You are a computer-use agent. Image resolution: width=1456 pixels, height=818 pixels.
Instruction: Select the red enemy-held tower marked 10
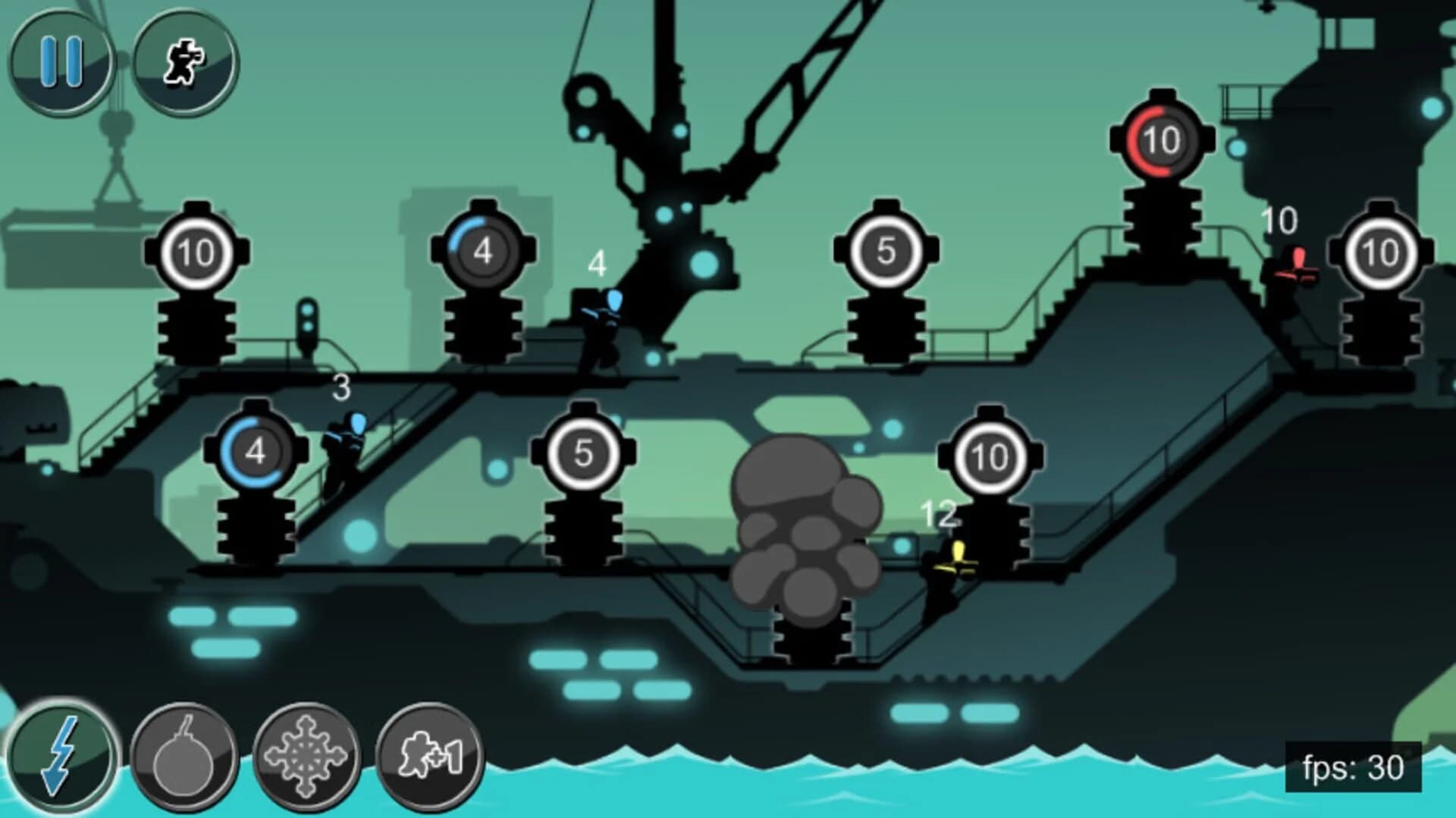pos(1162,140)
